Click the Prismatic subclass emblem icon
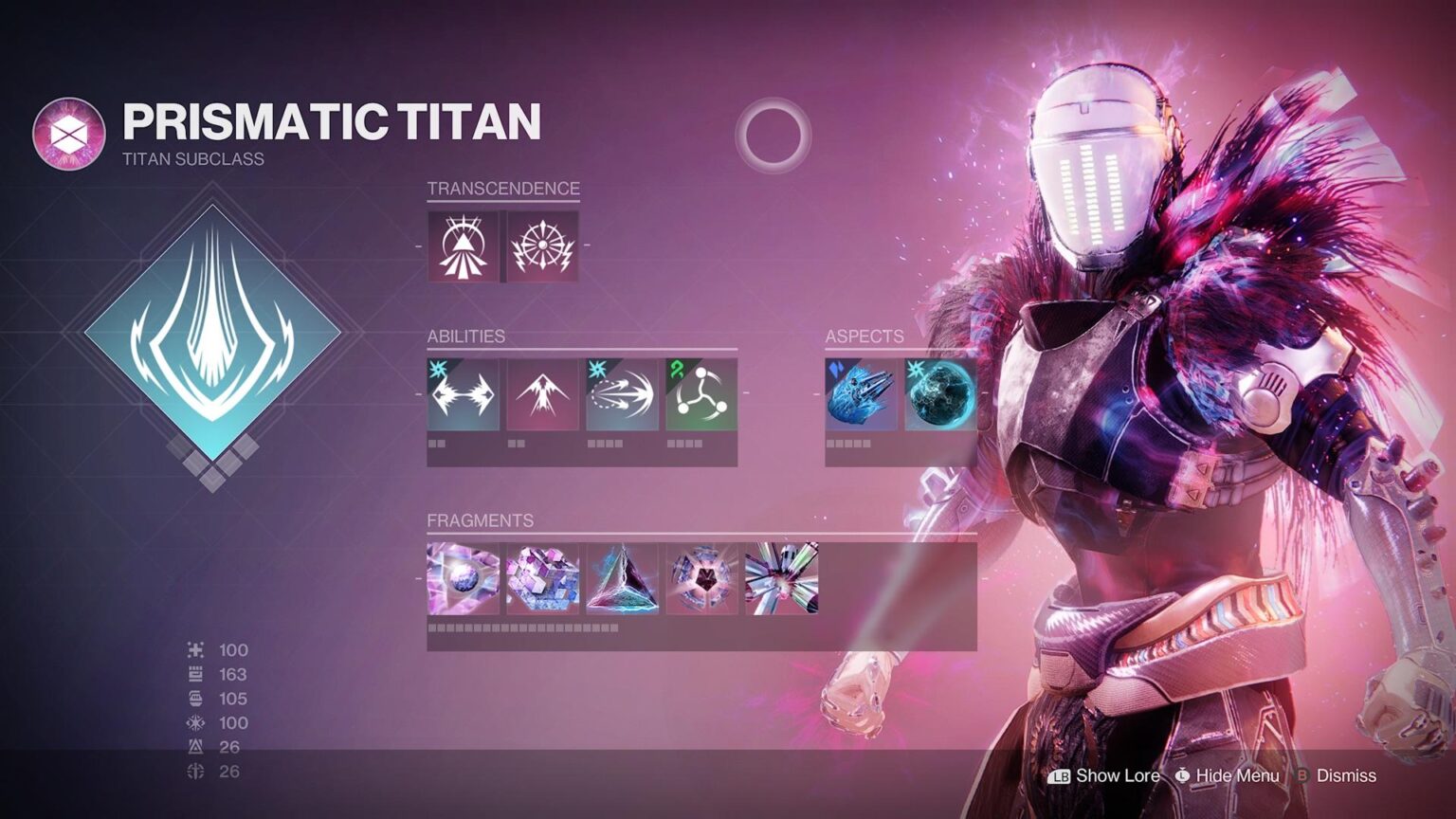Screen dimensions: 1456x819 [68, 135]
